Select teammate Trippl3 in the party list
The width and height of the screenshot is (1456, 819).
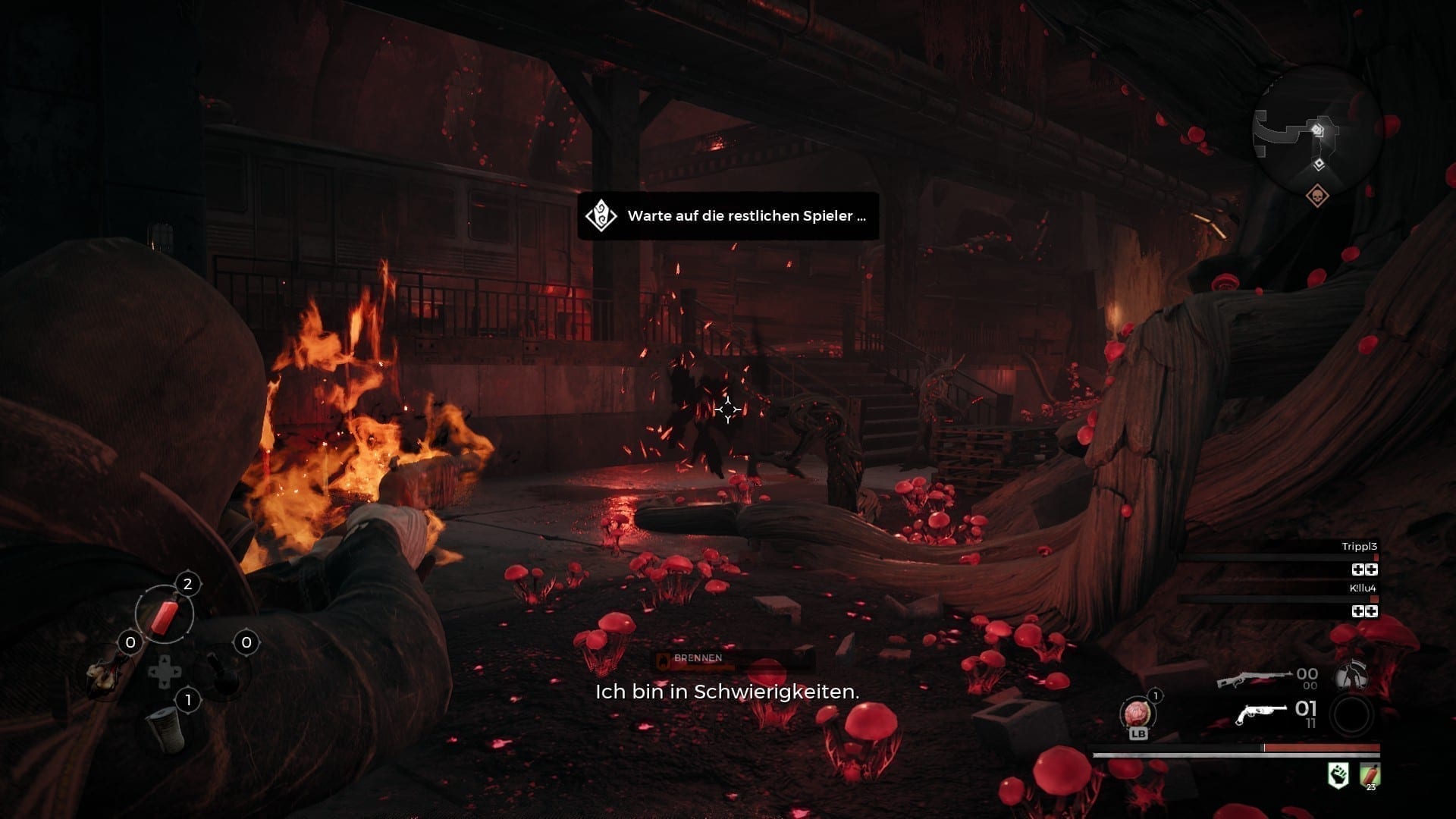(x=1359, y=547)
